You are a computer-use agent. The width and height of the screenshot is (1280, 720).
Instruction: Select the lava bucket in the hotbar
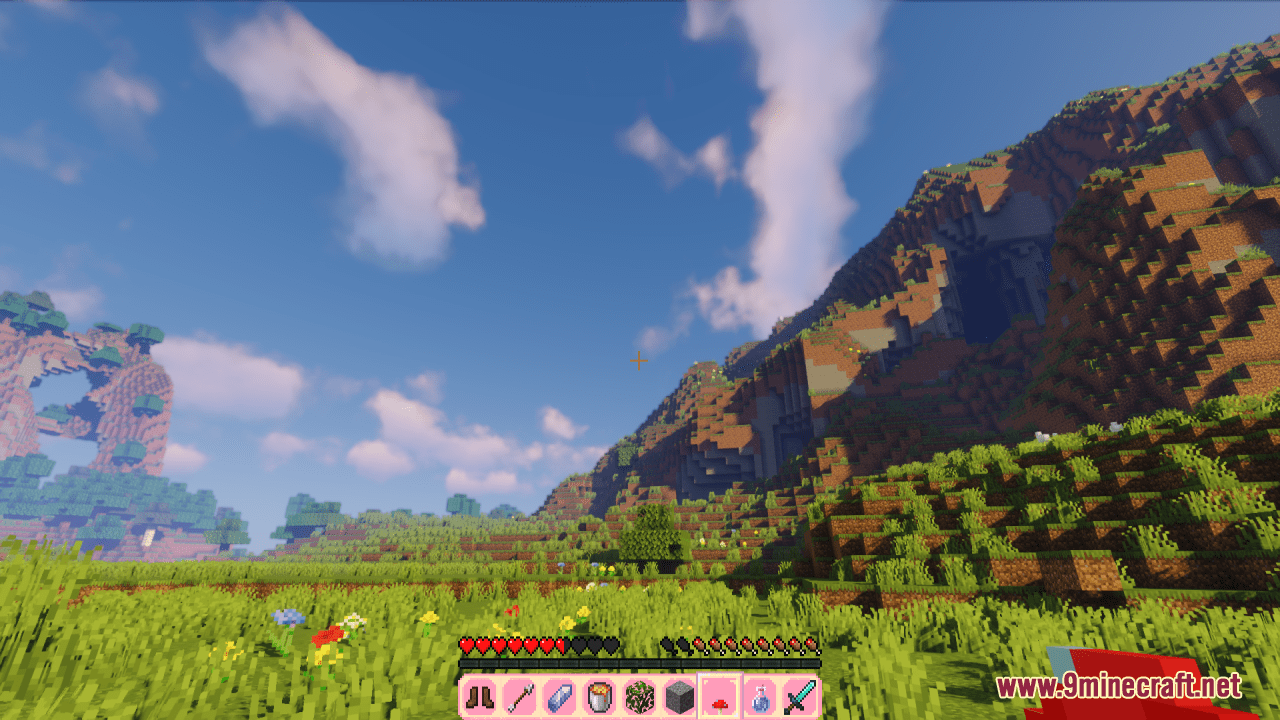pyautogui.click(x=598, y=697)
